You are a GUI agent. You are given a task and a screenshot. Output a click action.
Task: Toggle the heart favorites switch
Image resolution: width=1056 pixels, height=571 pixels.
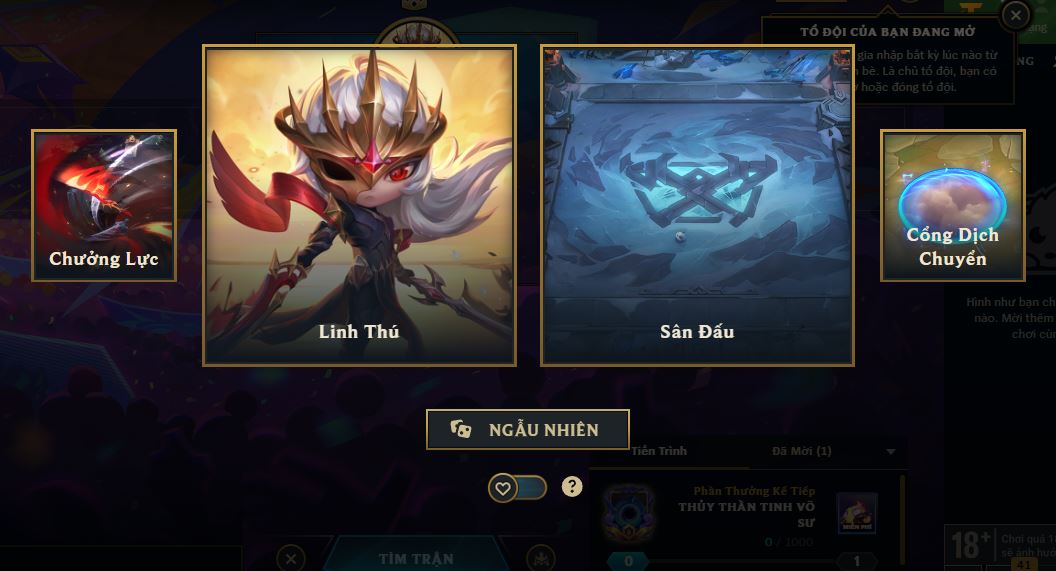[517, 488]
